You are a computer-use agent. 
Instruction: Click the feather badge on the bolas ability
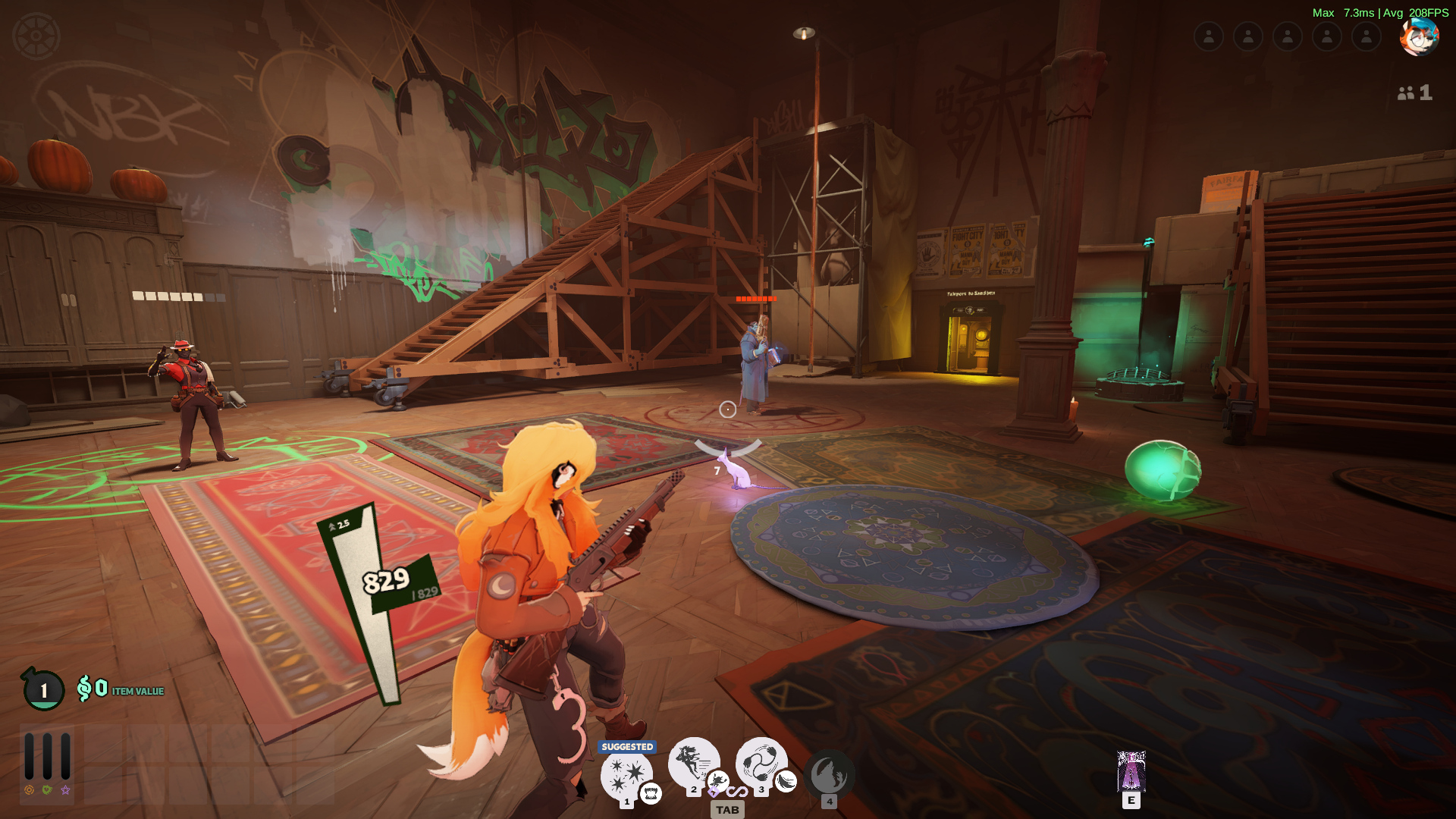[786, 781]
